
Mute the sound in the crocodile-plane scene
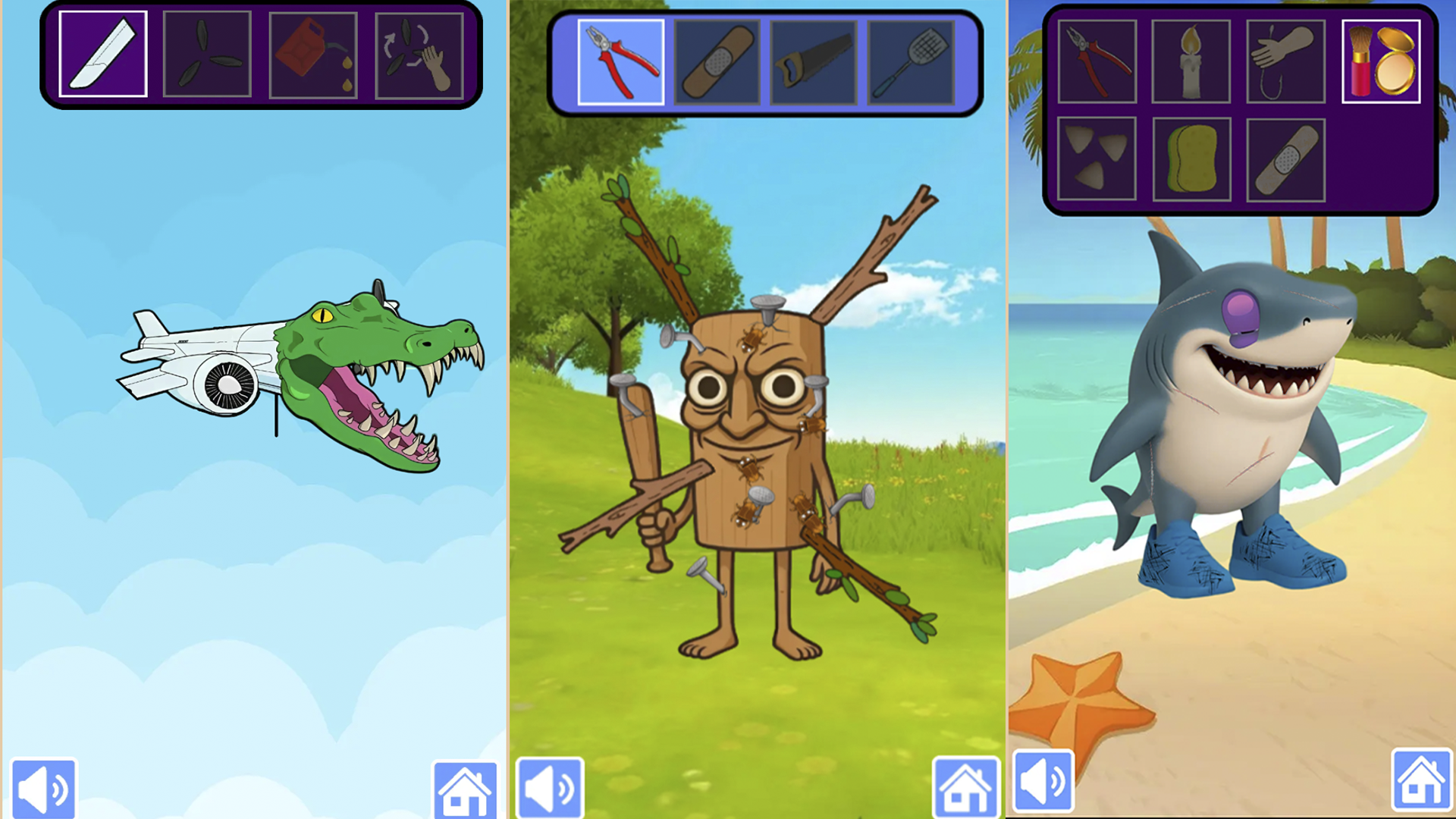point(43,786)
